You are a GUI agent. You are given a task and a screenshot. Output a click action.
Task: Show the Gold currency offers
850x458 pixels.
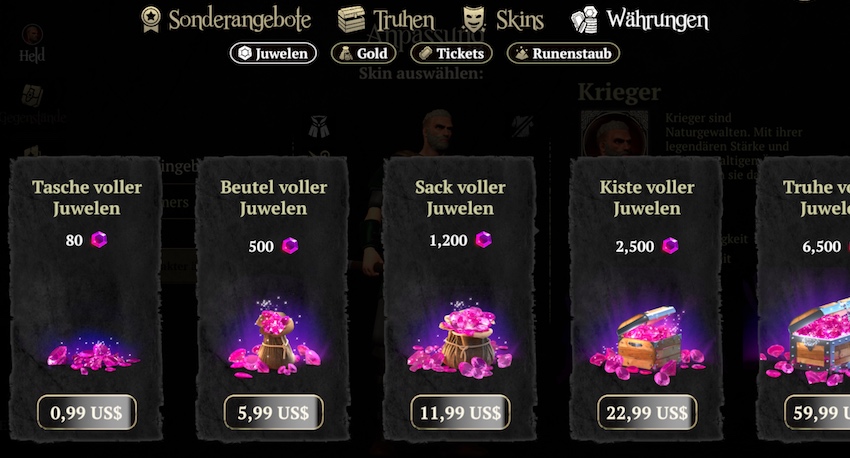coord(364,53)
